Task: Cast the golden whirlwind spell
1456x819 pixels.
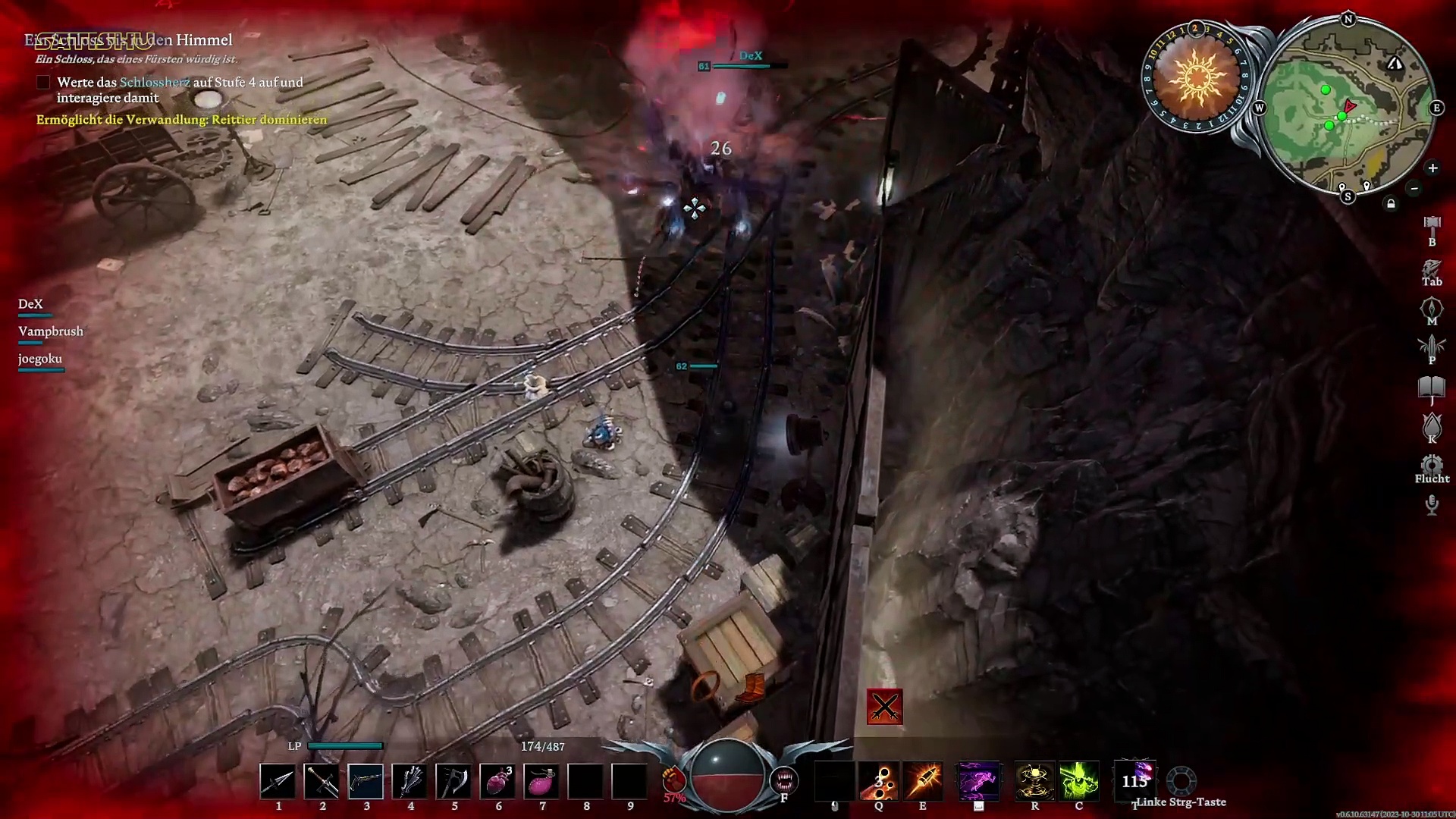Action: tap(1034, 781)
